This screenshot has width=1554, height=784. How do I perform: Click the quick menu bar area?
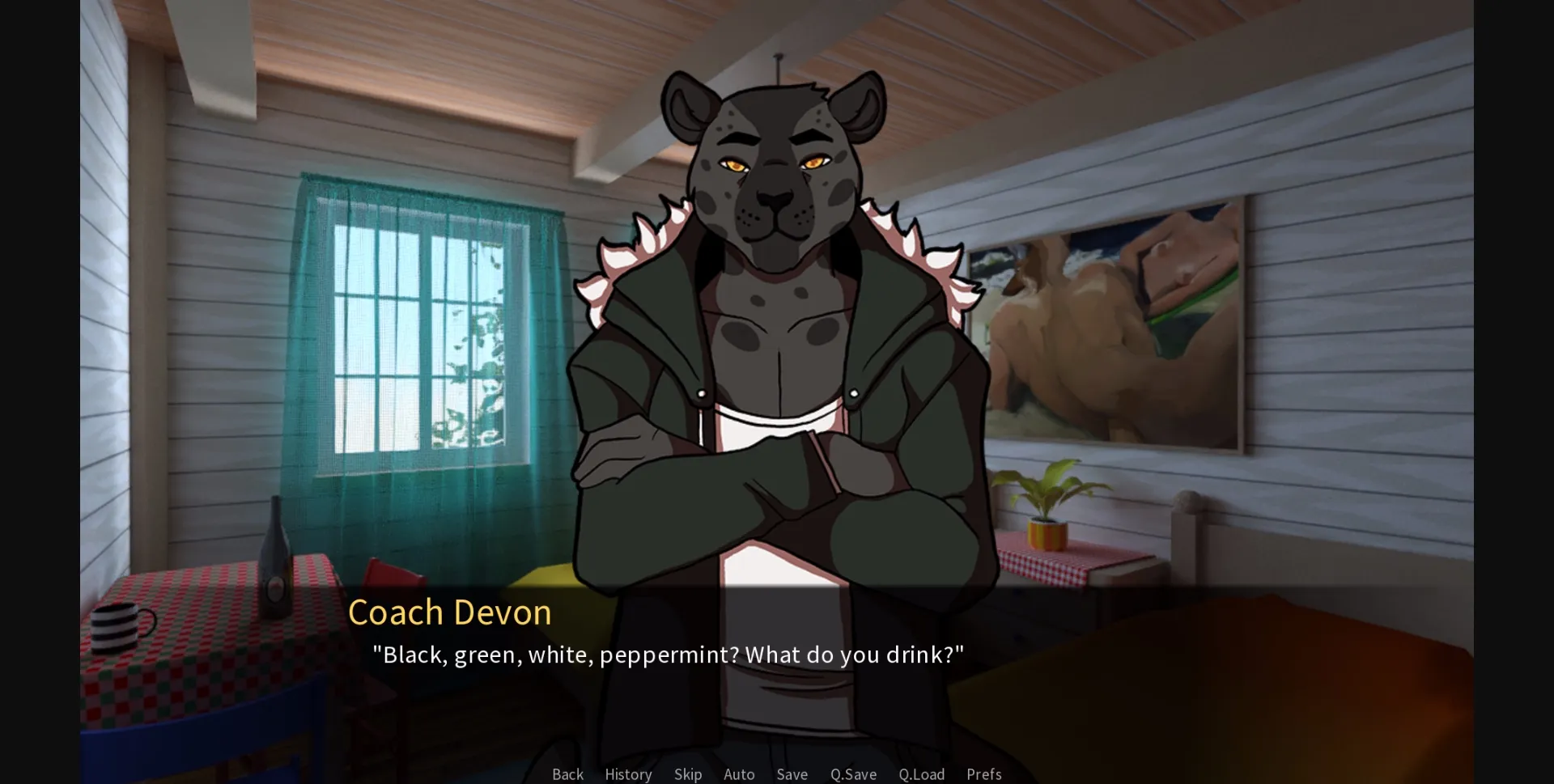[775, 774]
